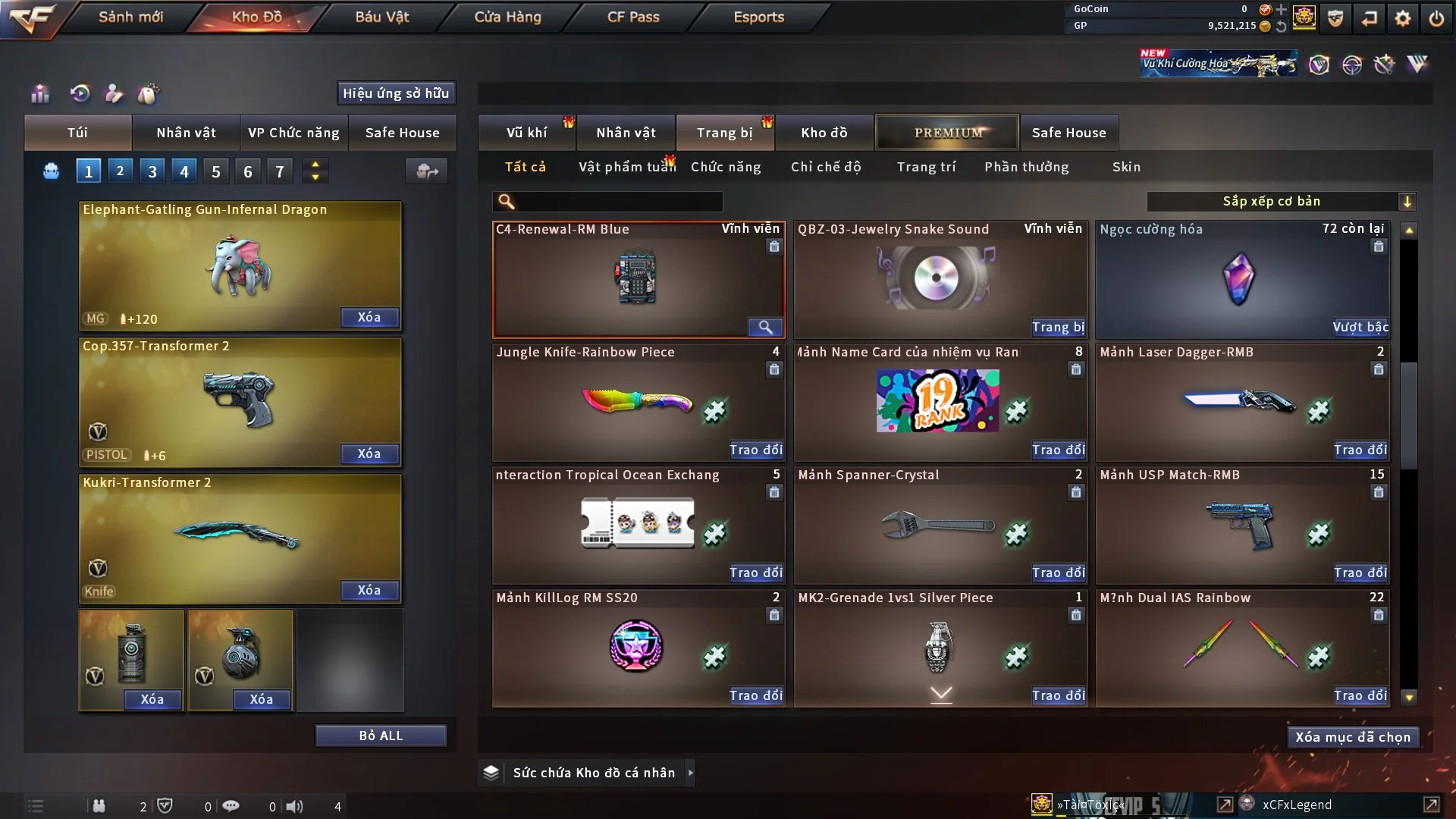
Task: Unequip everything with Bỏ ALL
Action: pos(381,736)
